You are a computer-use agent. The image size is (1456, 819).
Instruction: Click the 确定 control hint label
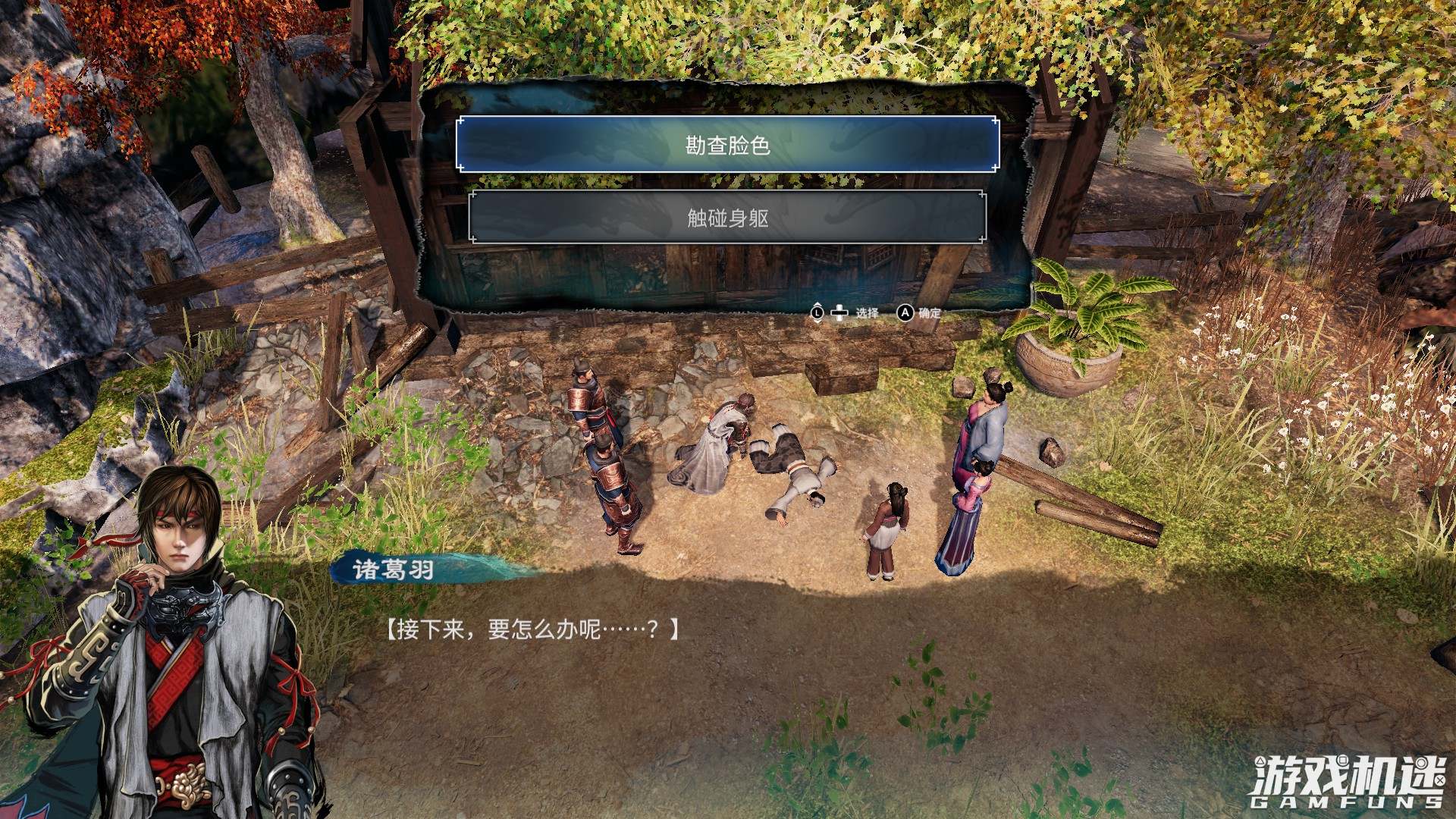click(x=930, y=312)
